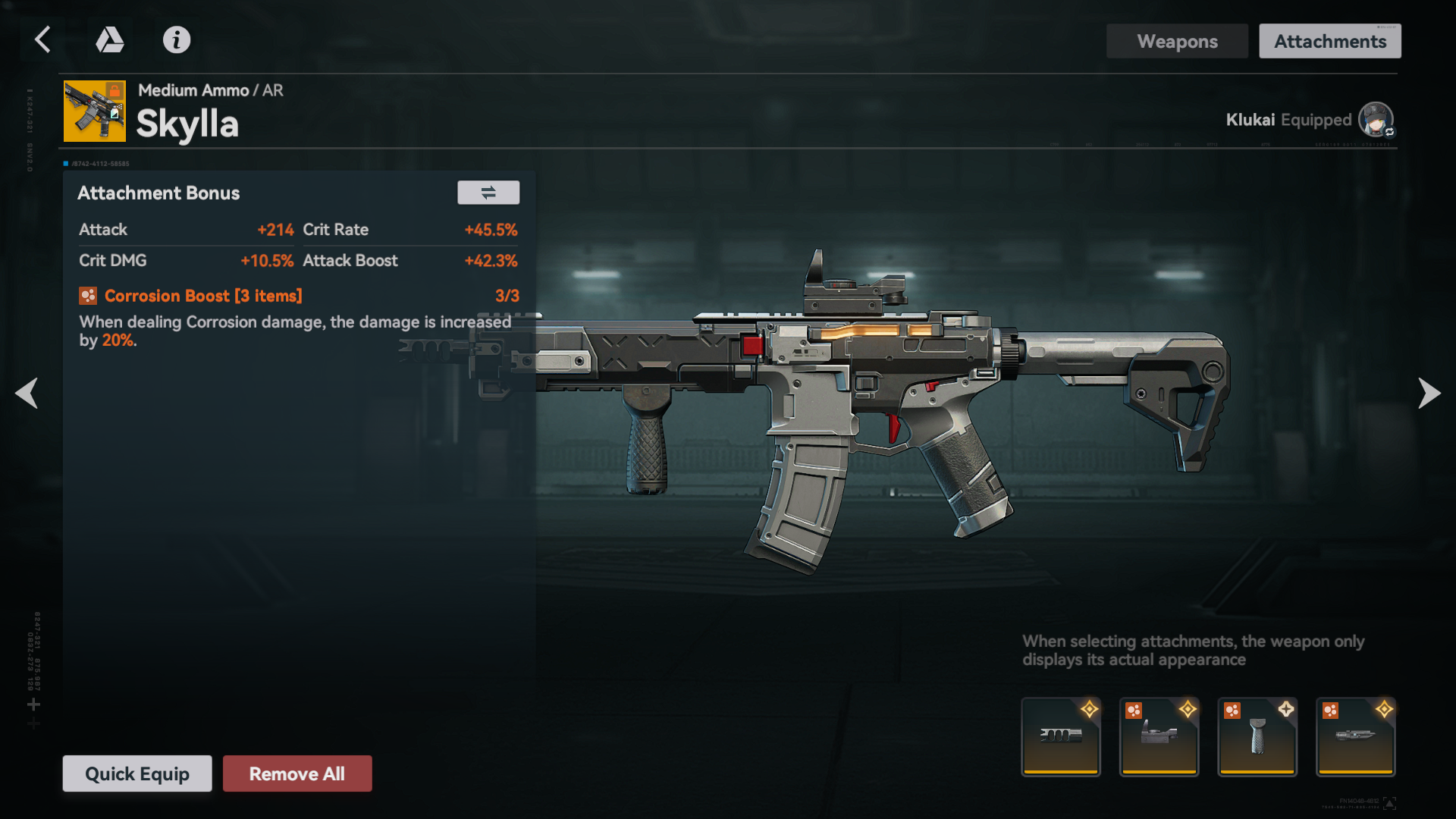Show the info help icon
The image size is (1456, 819).
(x=177, y=39)
